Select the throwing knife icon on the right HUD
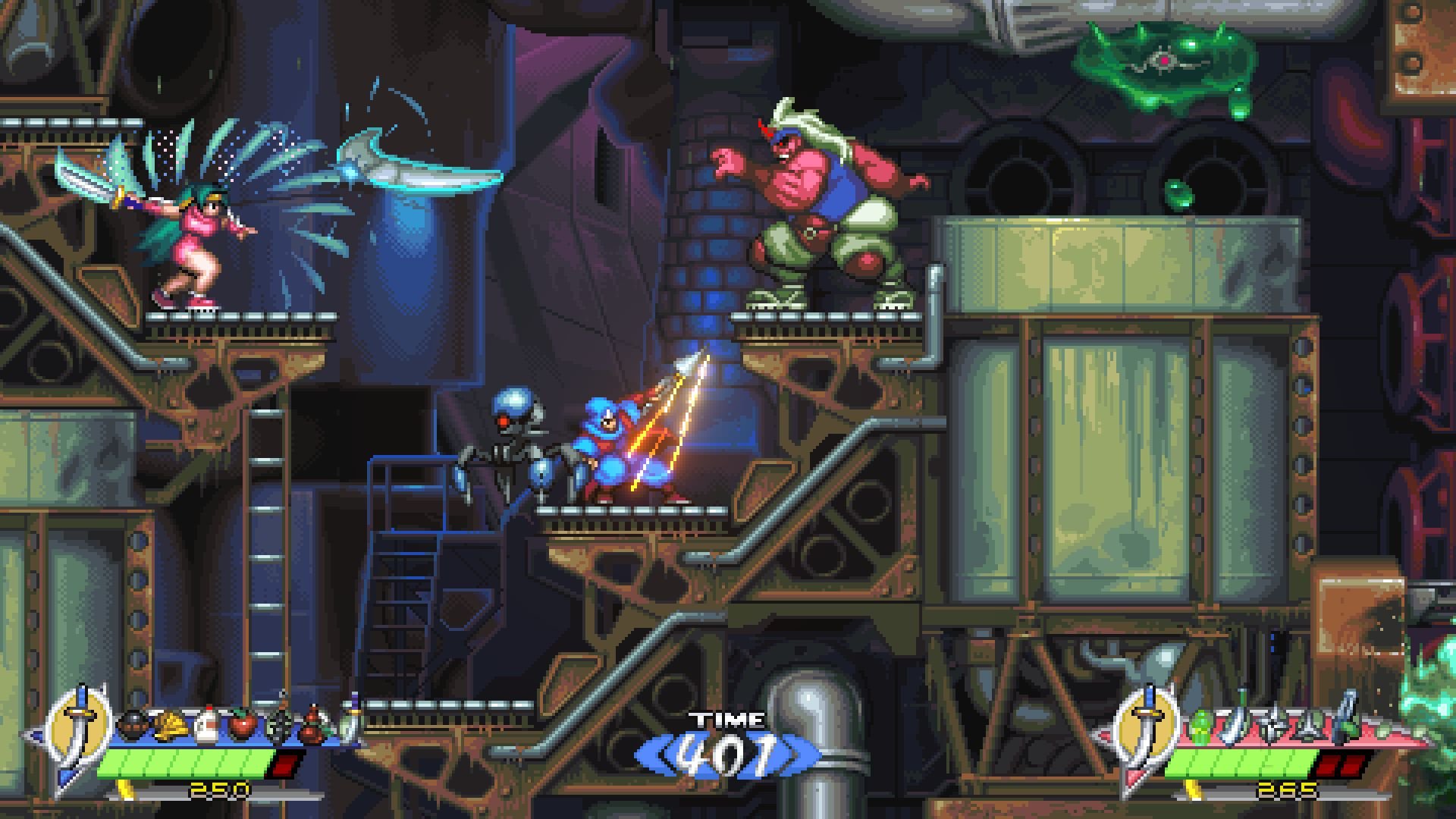 pos(1232,726)
